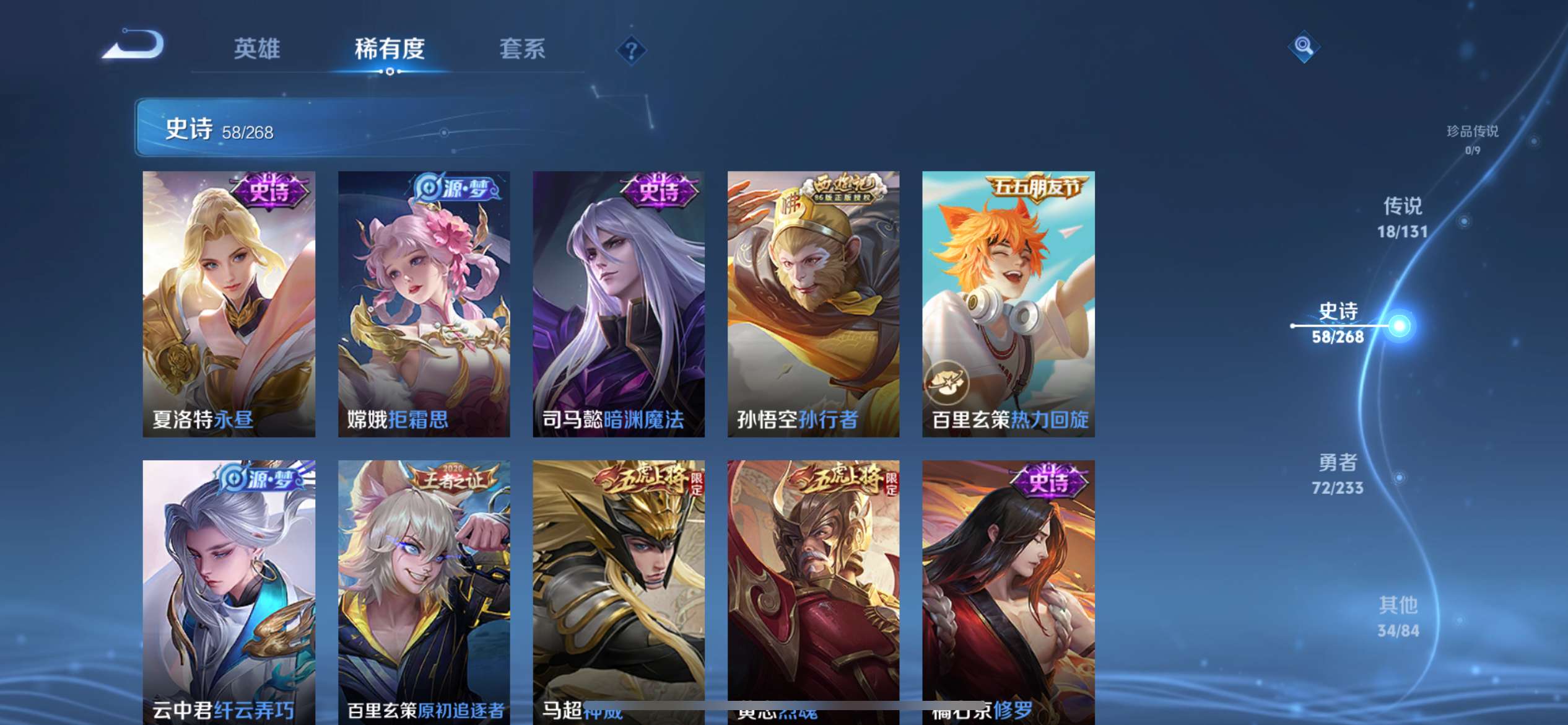The image size is (1568, 725).
Task: Click the circular emblem on 百里玄策热力回旋 thumbnail
Action: [949, 383]
